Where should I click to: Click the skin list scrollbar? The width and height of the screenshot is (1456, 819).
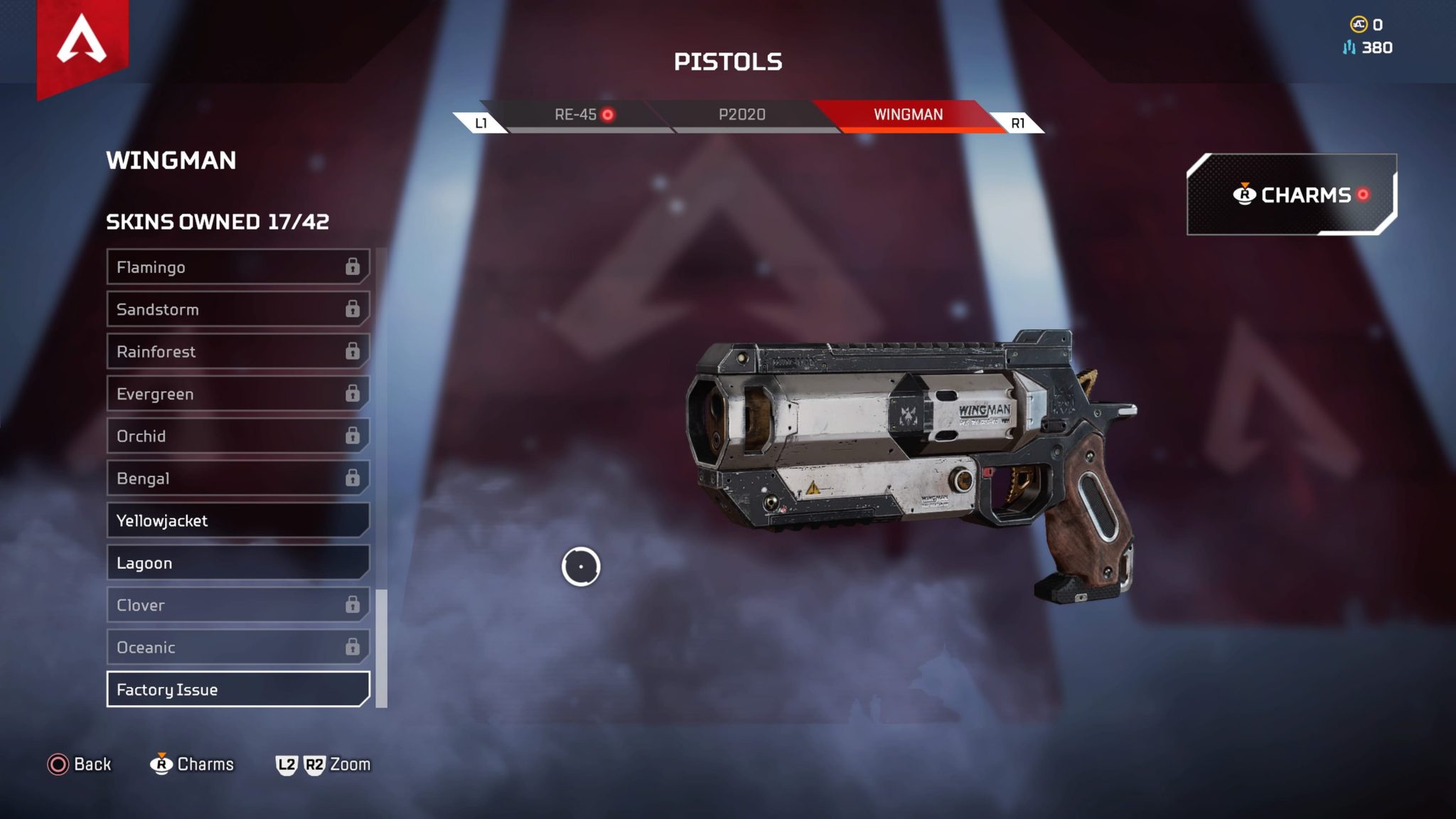(382, 648)
